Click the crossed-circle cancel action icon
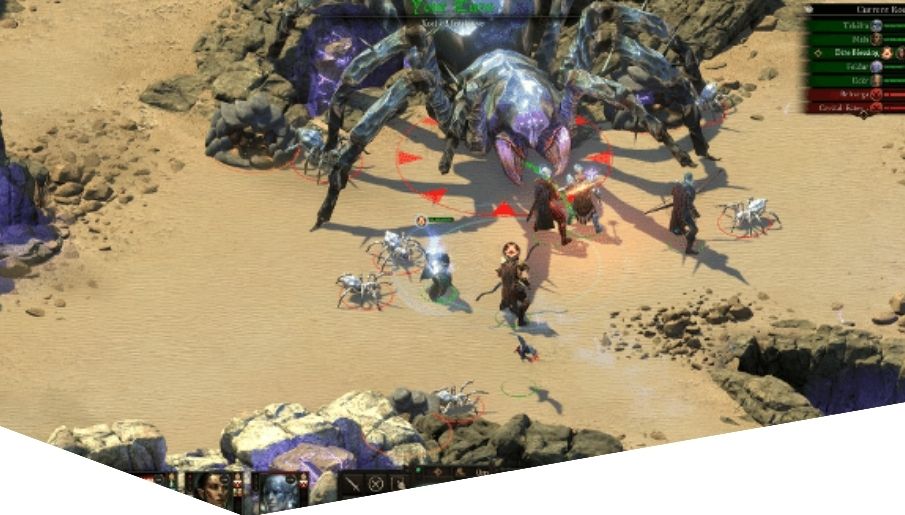The width and height of the screenshot is (905, 515). coord(377,484)
